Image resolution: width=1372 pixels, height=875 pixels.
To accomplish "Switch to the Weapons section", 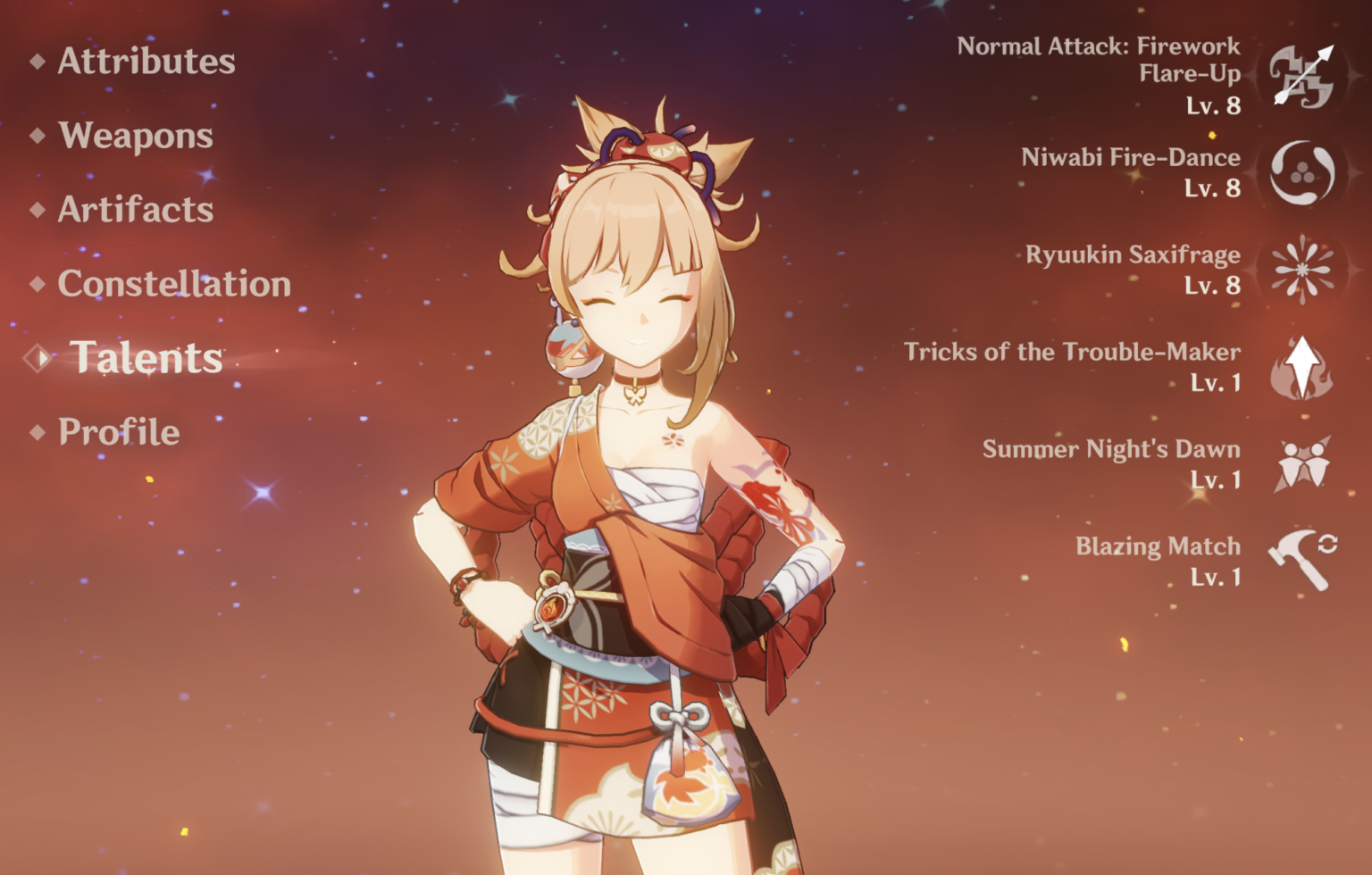I will [x=135, y=136].
